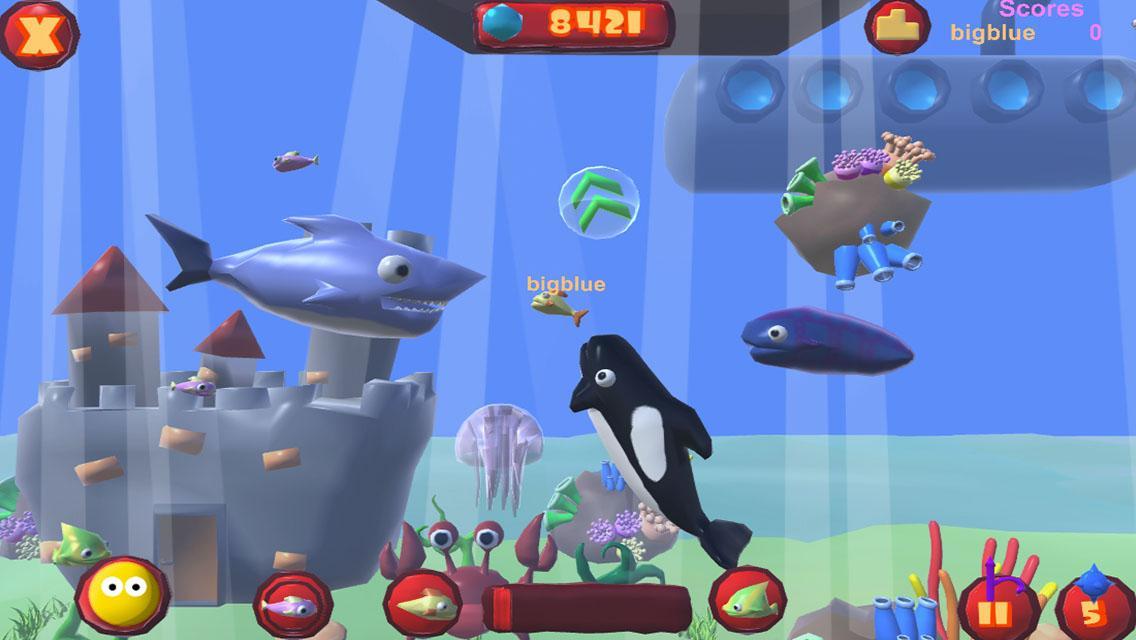This screenshot has height=640, width=1136.
Task: Select the green fish icon
Action: (x=746, y=600)
